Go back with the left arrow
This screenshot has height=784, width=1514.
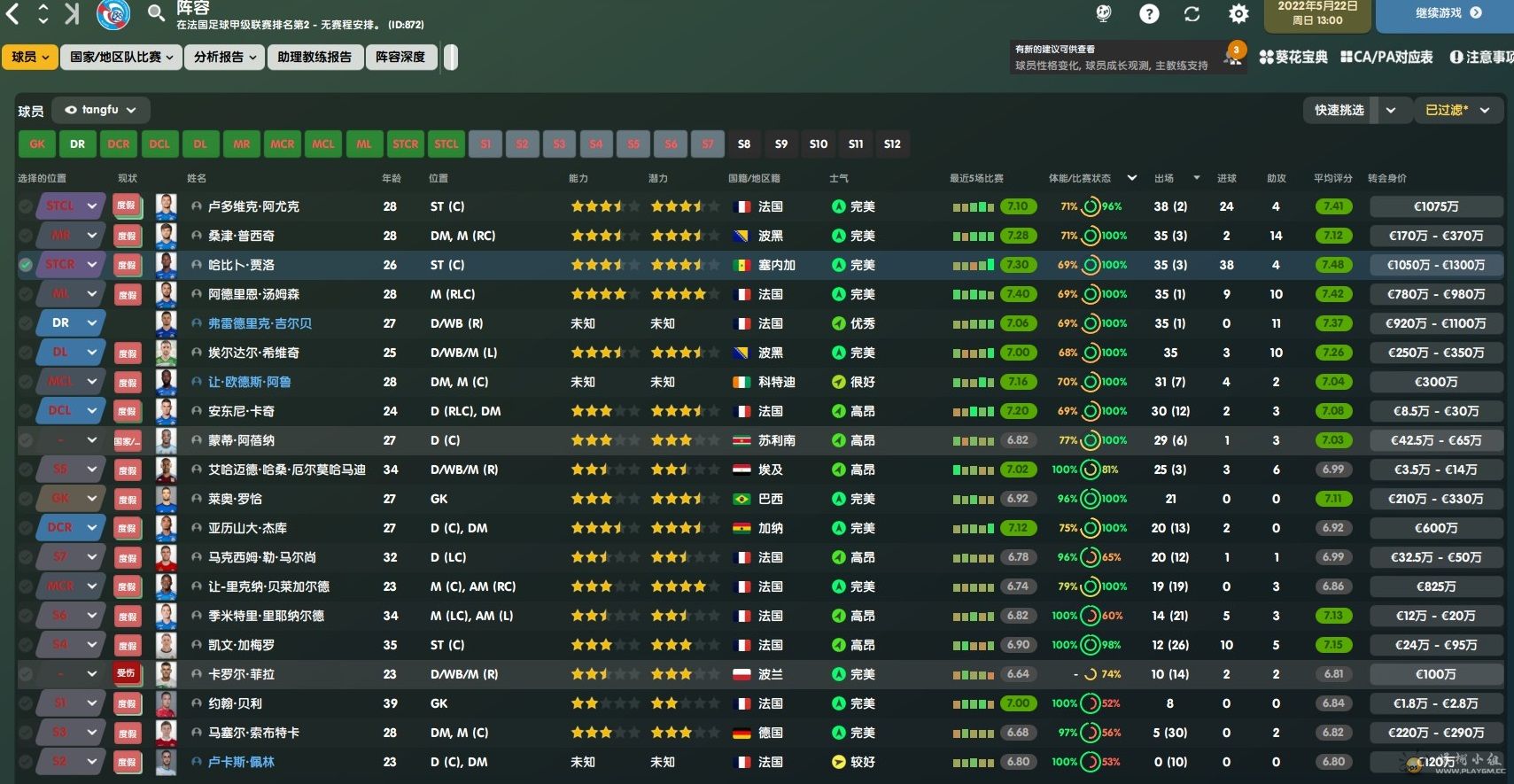13,13
